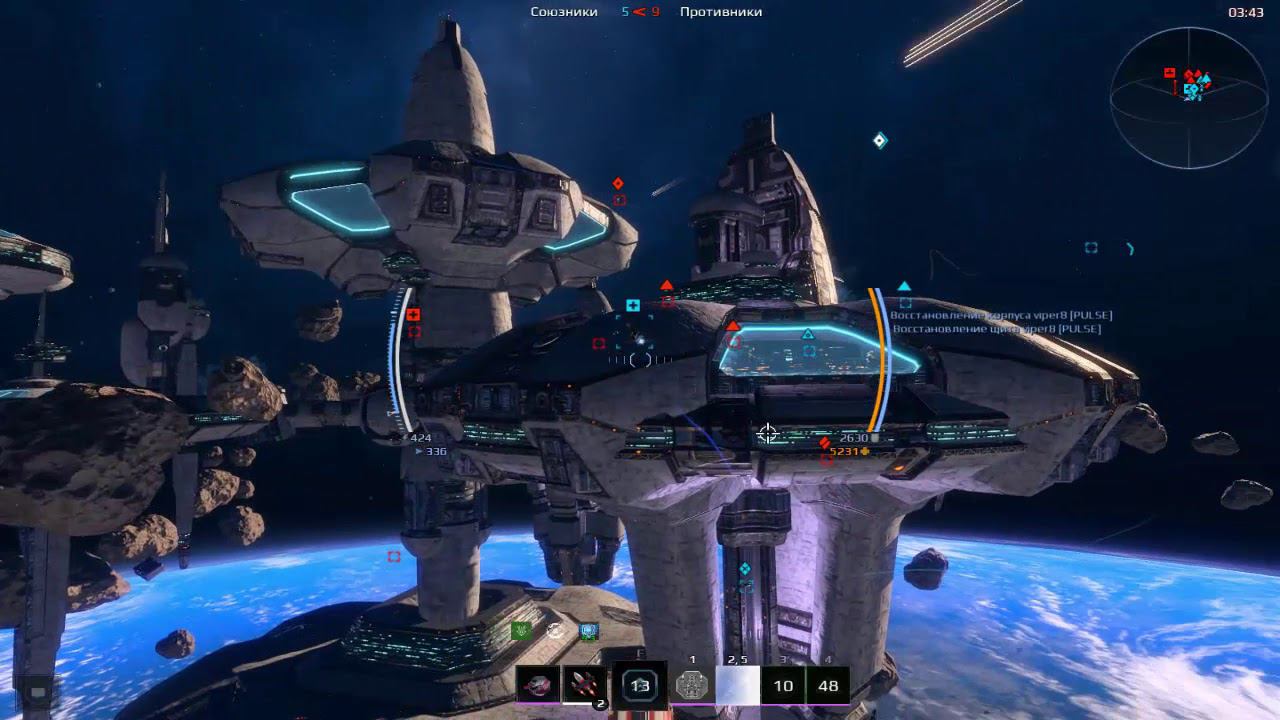Click the spherical radar minimap
The height and width of the screenshot is (720, 1280).
(1189, 98)
